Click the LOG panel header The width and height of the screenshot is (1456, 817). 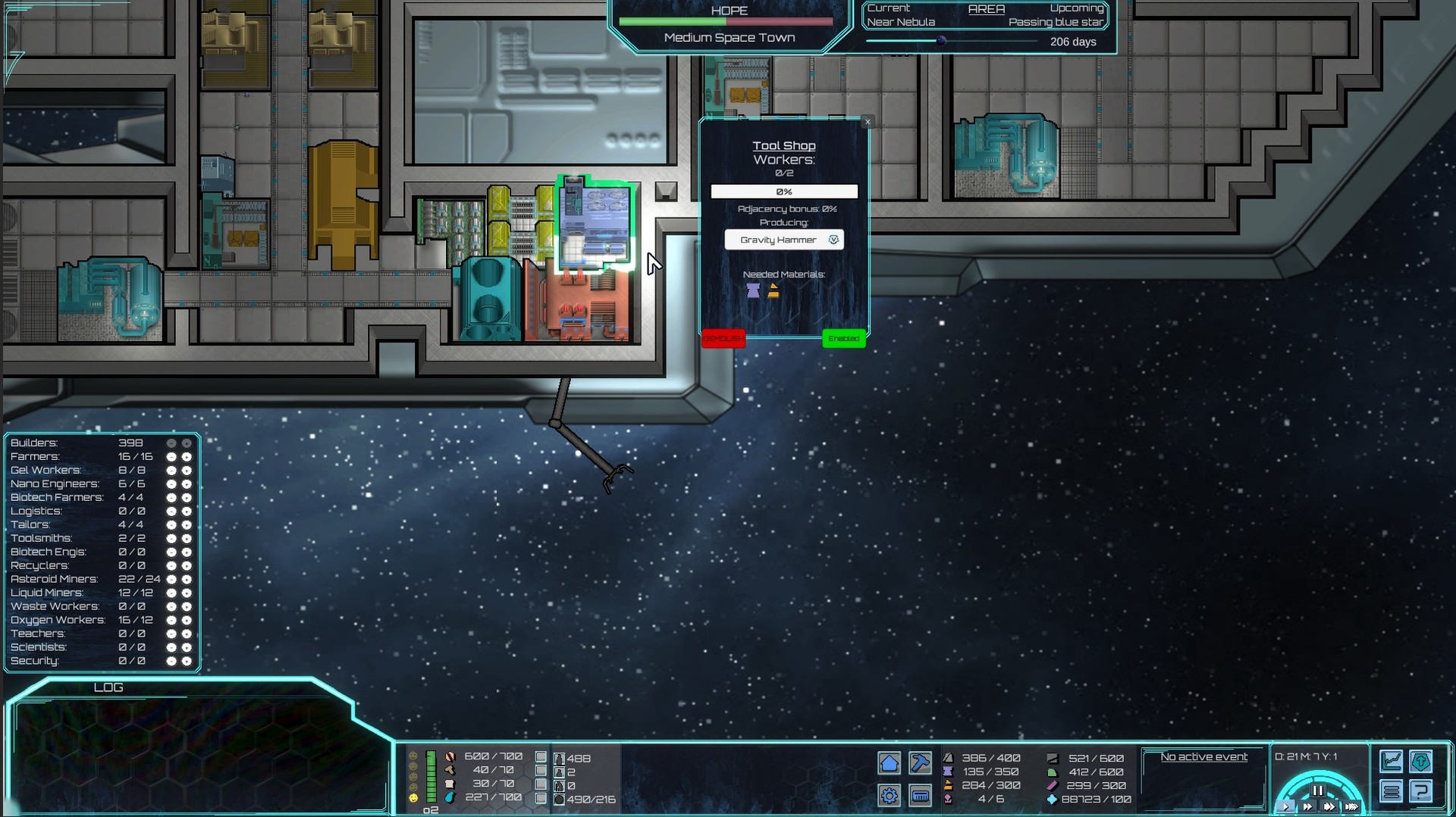pos(108,687)
